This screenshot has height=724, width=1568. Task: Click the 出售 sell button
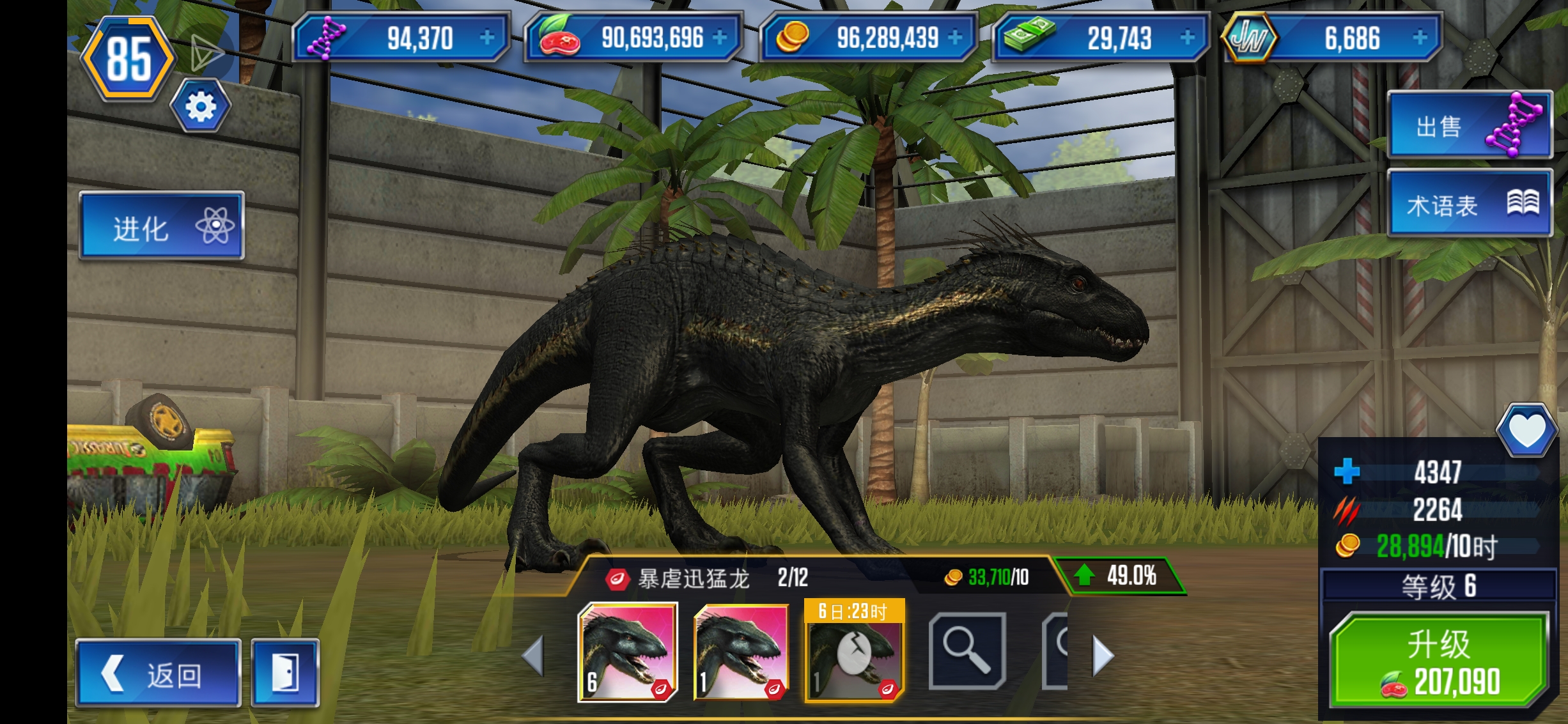click(x=1469, y=126)
